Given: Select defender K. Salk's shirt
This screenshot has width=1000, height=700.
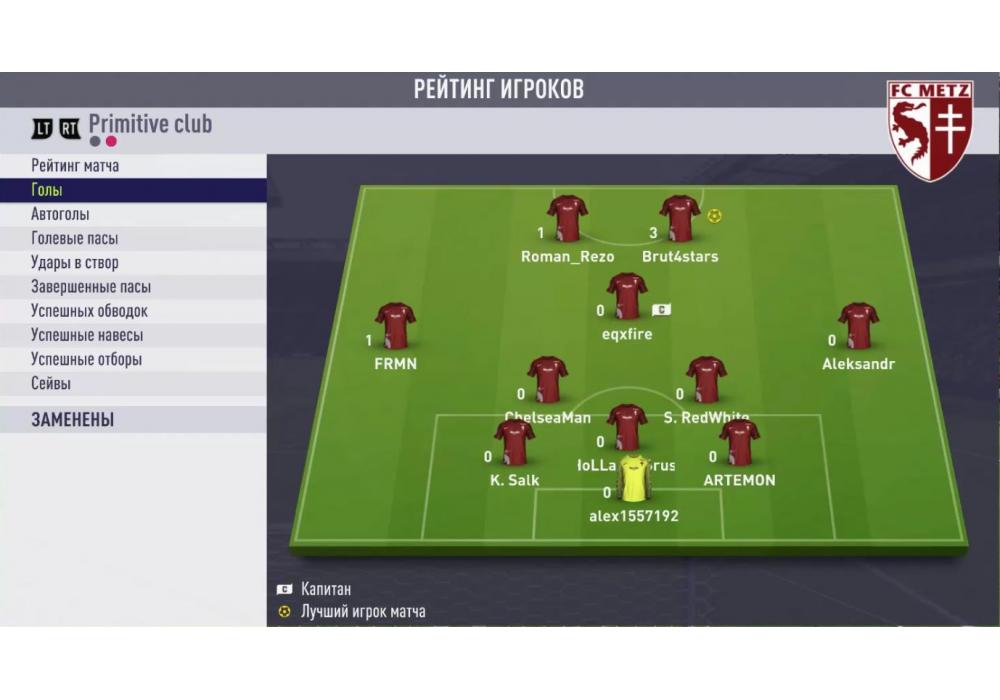Looking at the screenshot, I should [514, 442].
